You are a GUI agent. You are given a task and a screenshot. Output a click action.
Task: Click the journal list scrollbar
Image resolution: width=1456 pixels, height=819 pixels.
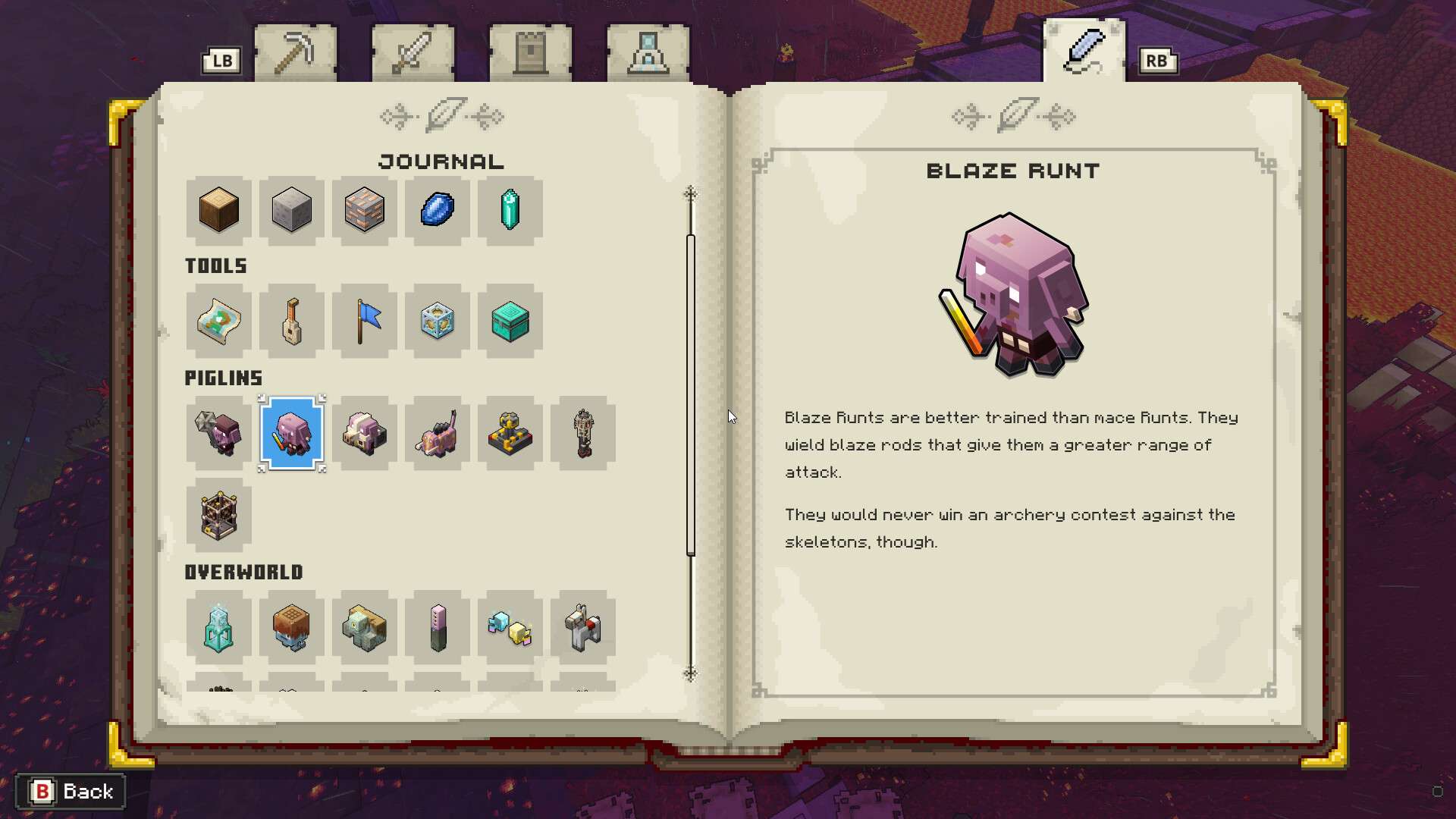pos(691,394)
